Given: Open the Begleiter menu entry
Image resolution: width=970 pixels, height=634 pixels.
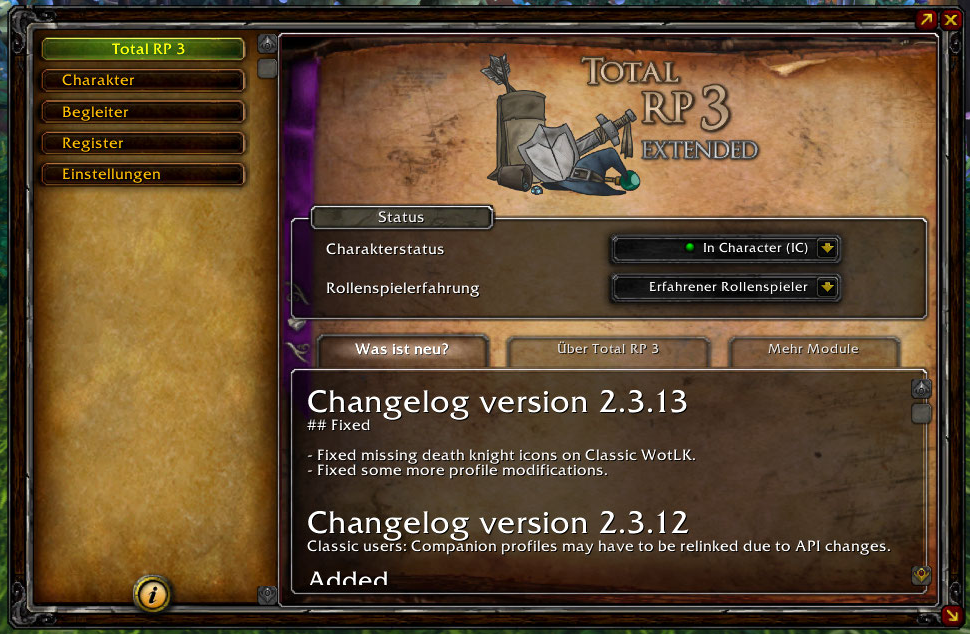Looking at the screenshot, I should tap(143, 112).
